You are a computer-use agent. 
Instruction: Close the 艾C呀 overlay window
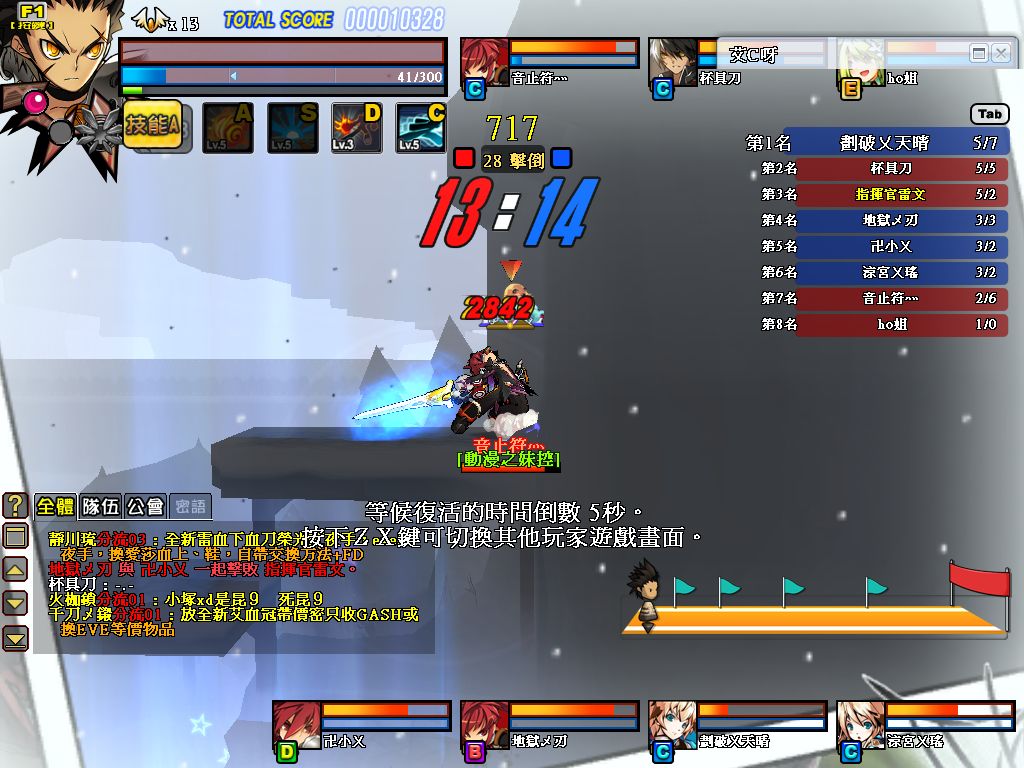[x=1001, y=53]
